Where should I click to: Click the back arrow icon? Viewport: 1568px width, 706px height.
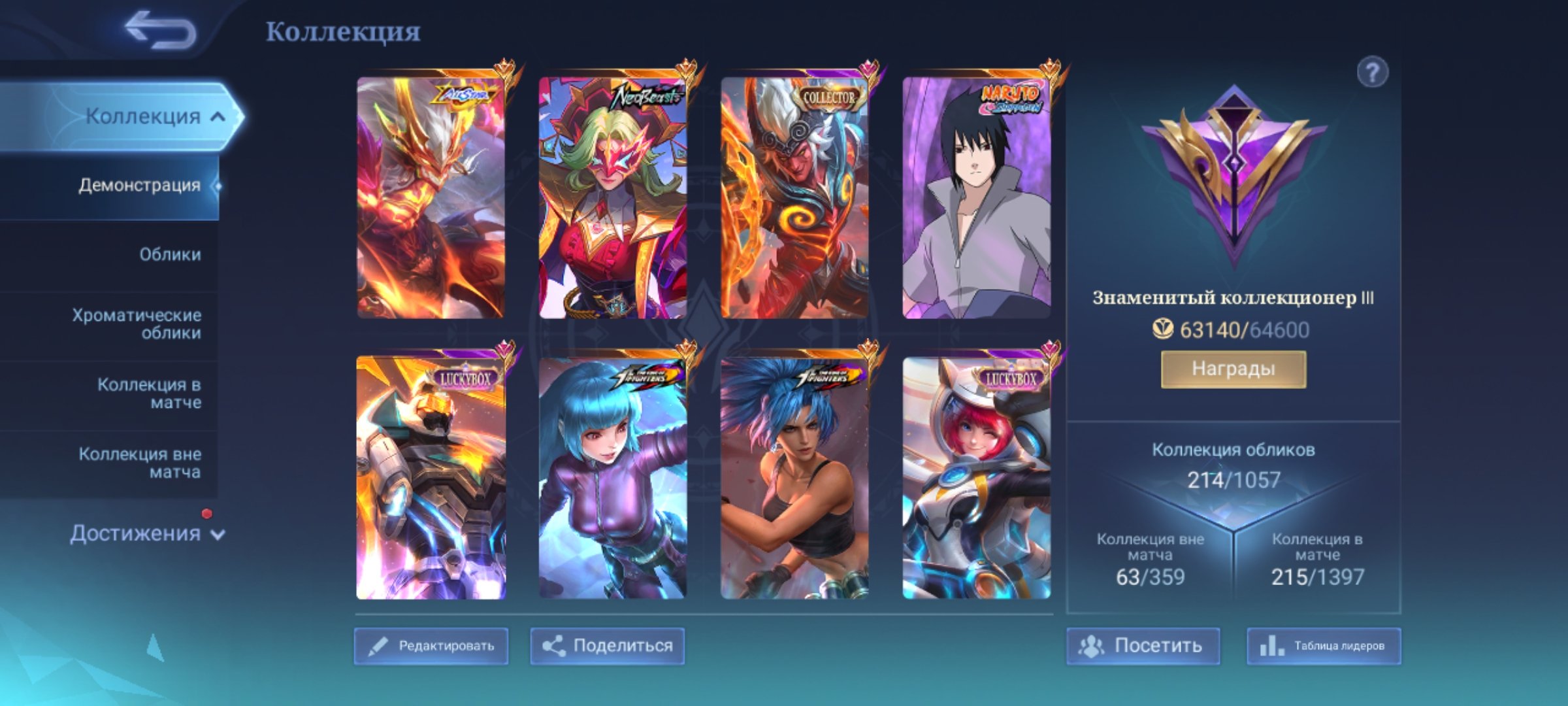pos(159,29)
